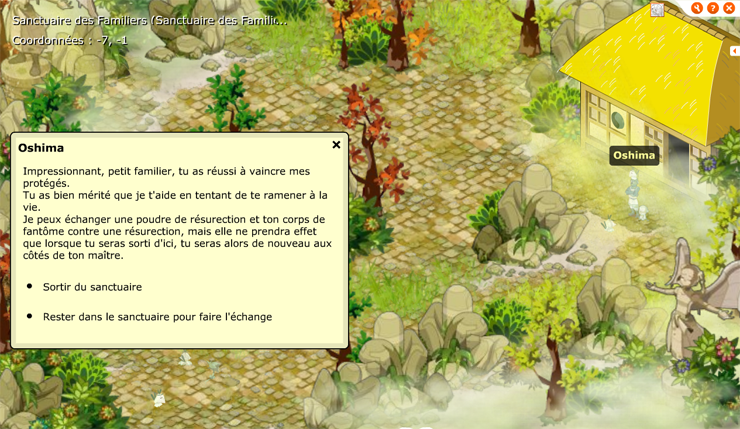This screenshot has width=740, height=429.
Task: Choose "Sortir du sanctuaire" reply
Action: (92, 287)
